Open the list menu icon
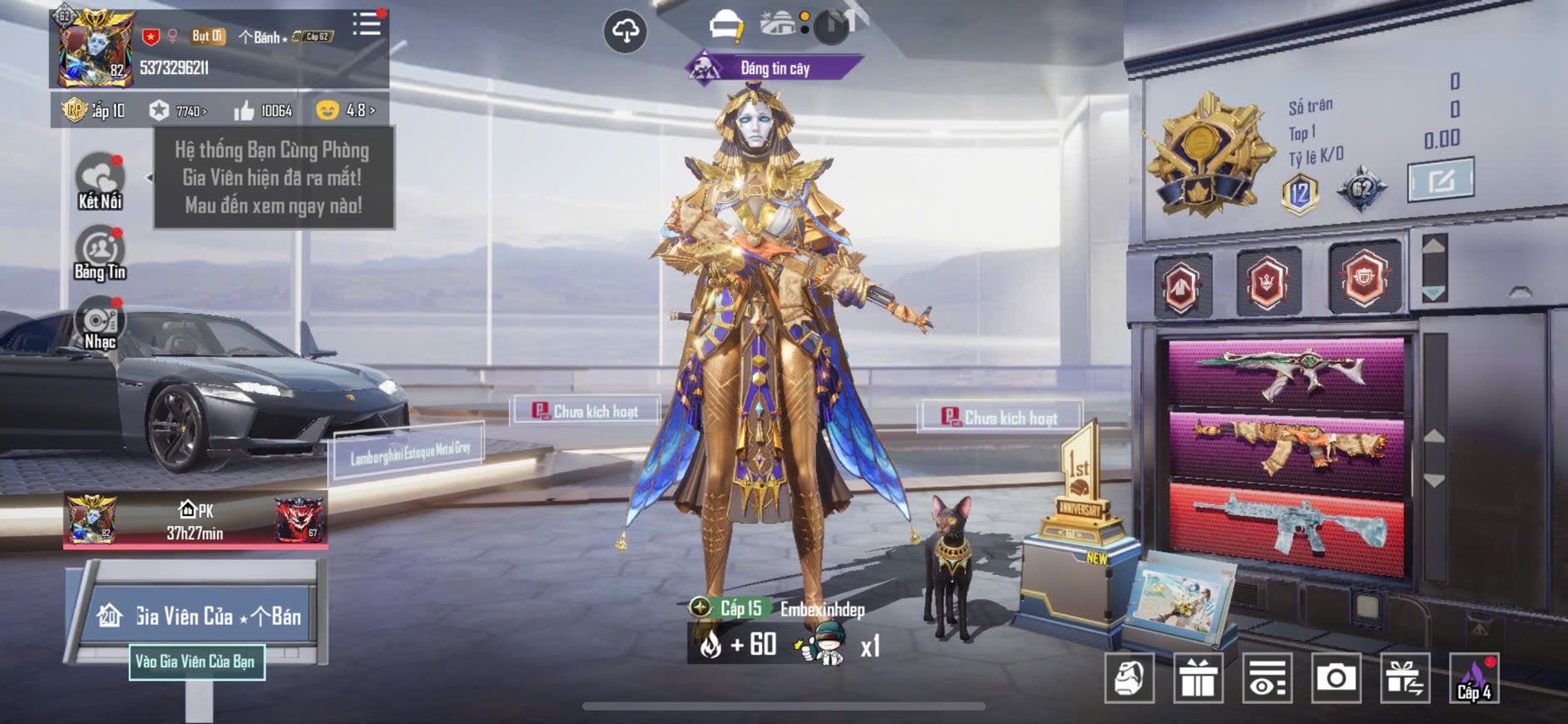The image size is (1568, 724). [x=366, y=24]
